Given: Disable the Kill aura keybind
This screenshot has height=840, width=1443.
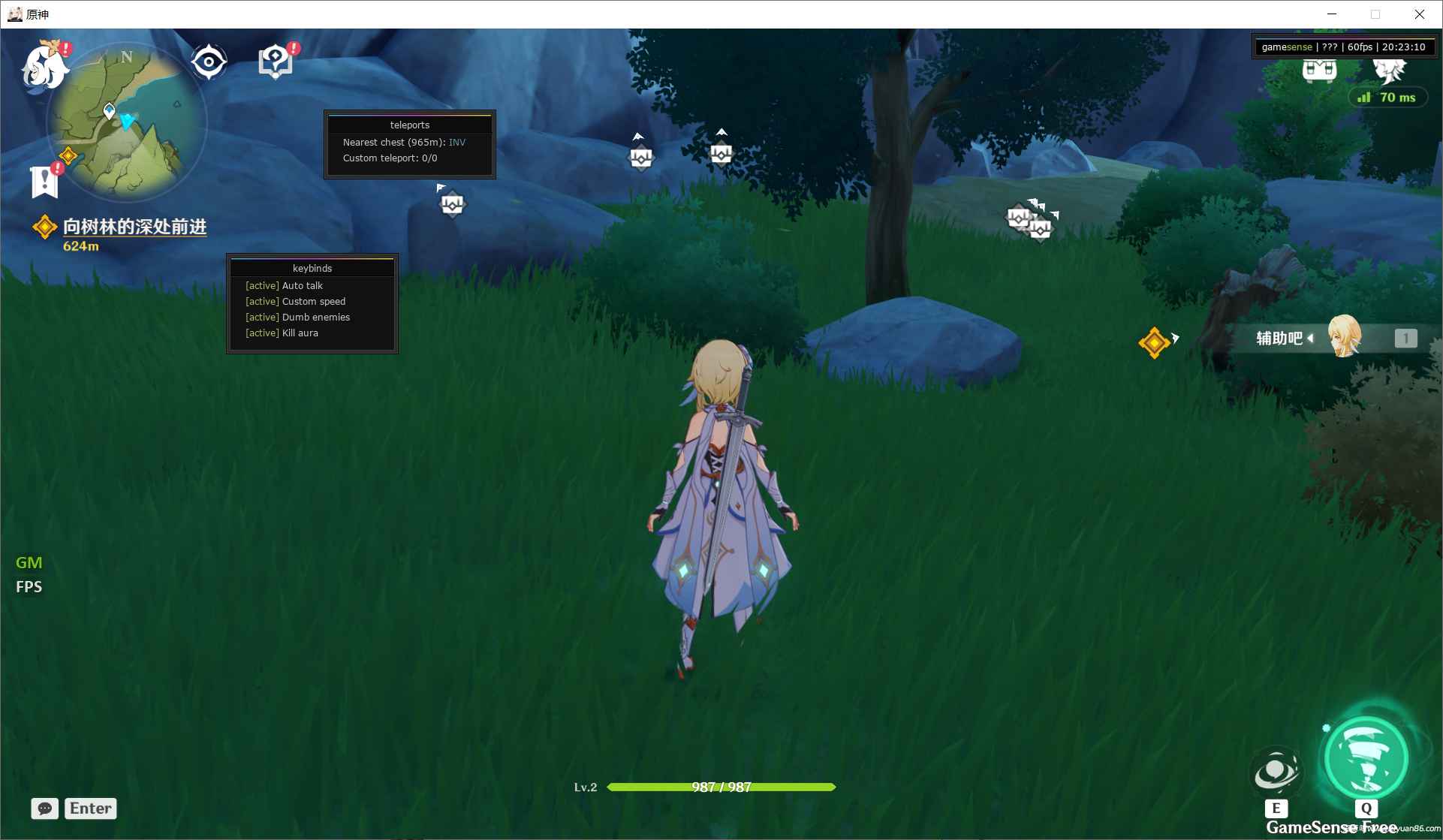Looking at the screenshot, I should [x=282, y=333].
